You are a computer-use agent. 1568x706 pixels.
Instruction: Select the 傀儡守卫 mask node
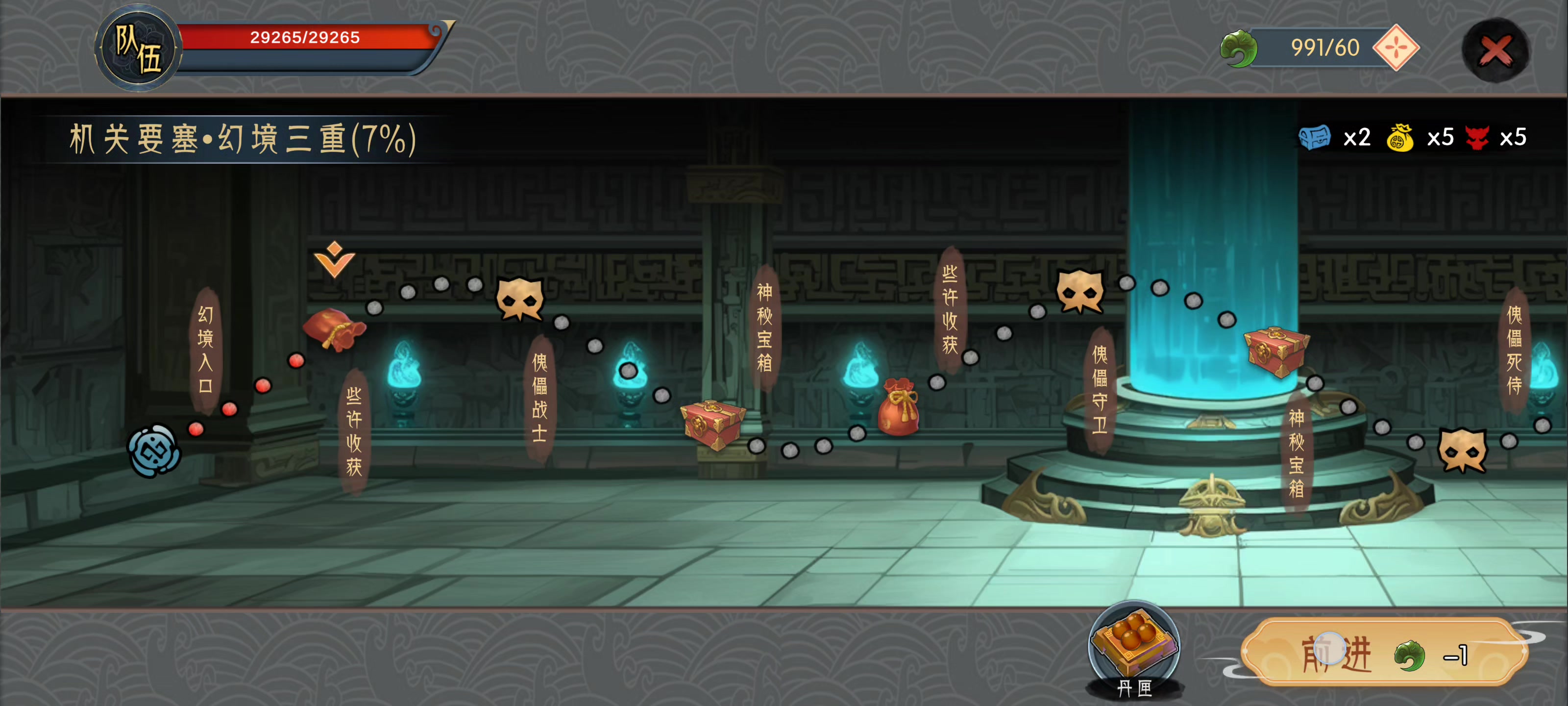pyautogui.click(x=1079, y=291)
